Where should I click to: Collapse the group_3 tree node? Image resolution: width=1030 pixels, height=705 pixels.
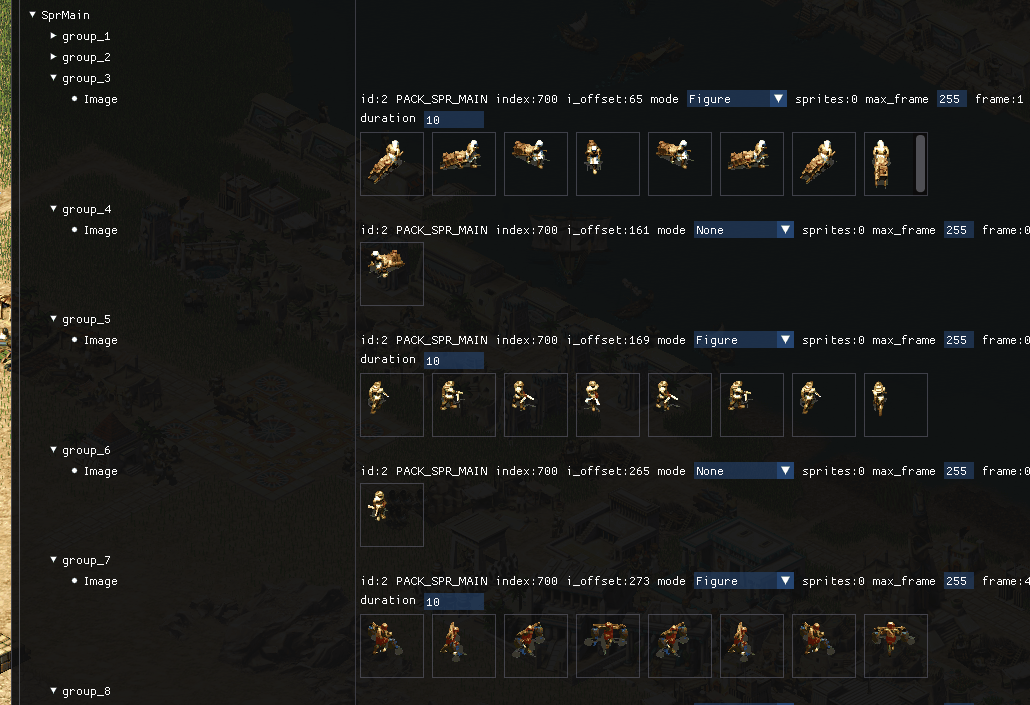[x=54, y=78]
